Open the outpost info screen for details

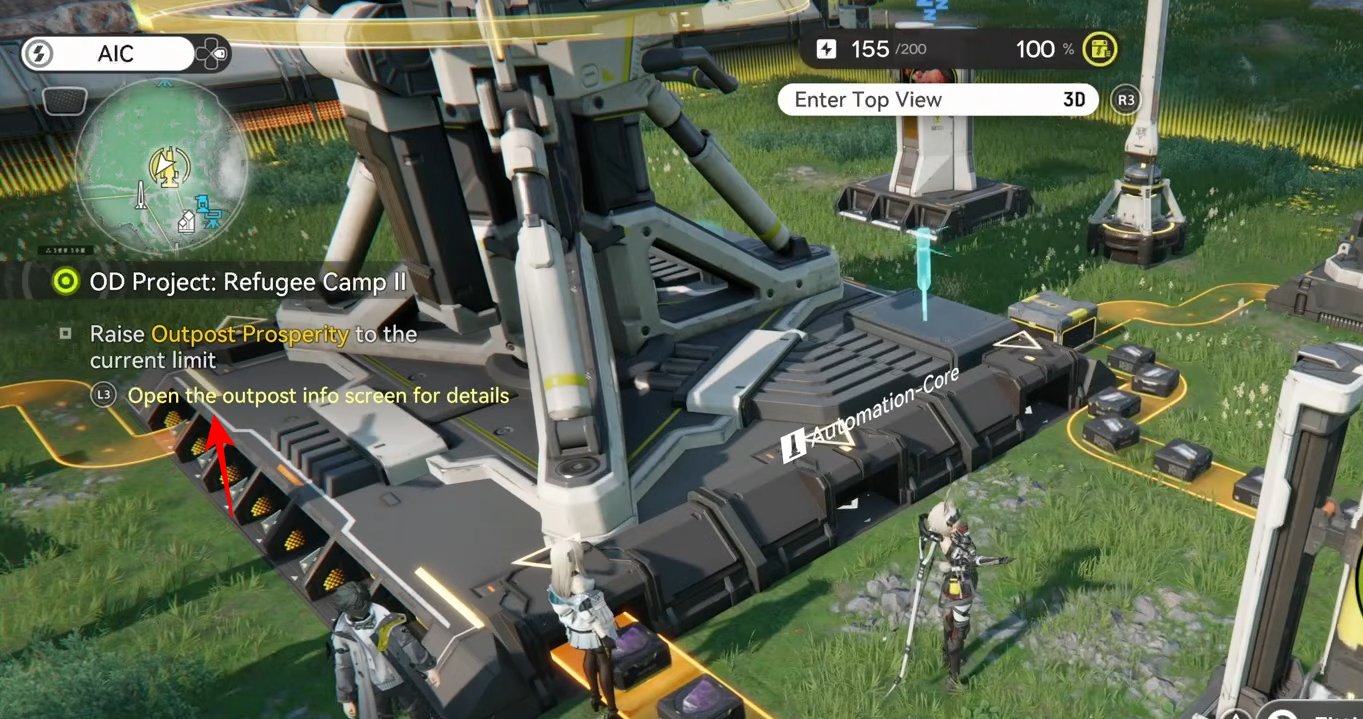[317, 396]
